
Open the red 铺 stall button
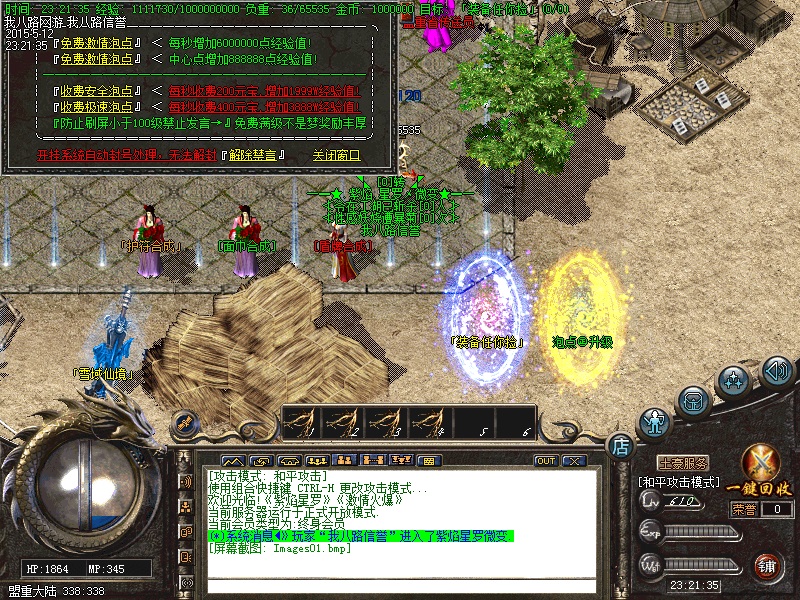click(767, 566)
